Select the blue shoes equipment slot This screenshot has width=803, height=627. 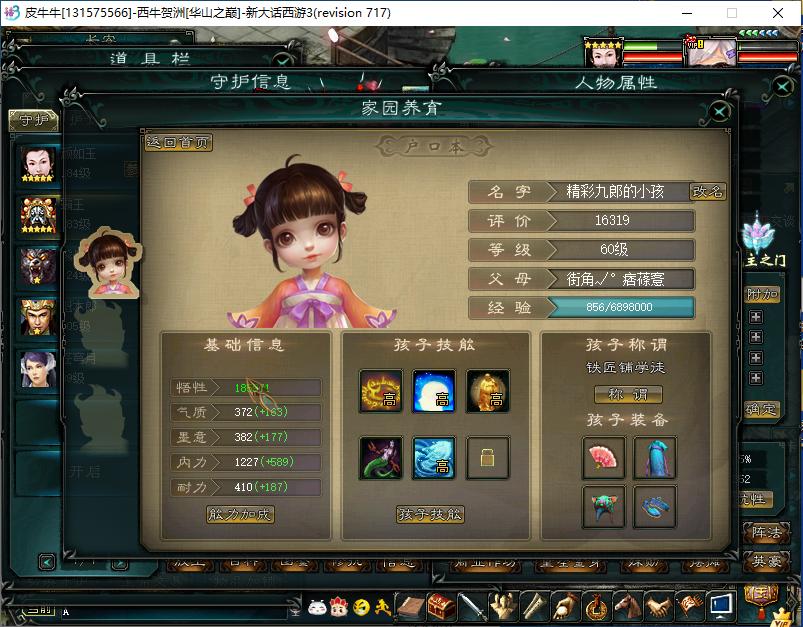(x=655, y=507)
